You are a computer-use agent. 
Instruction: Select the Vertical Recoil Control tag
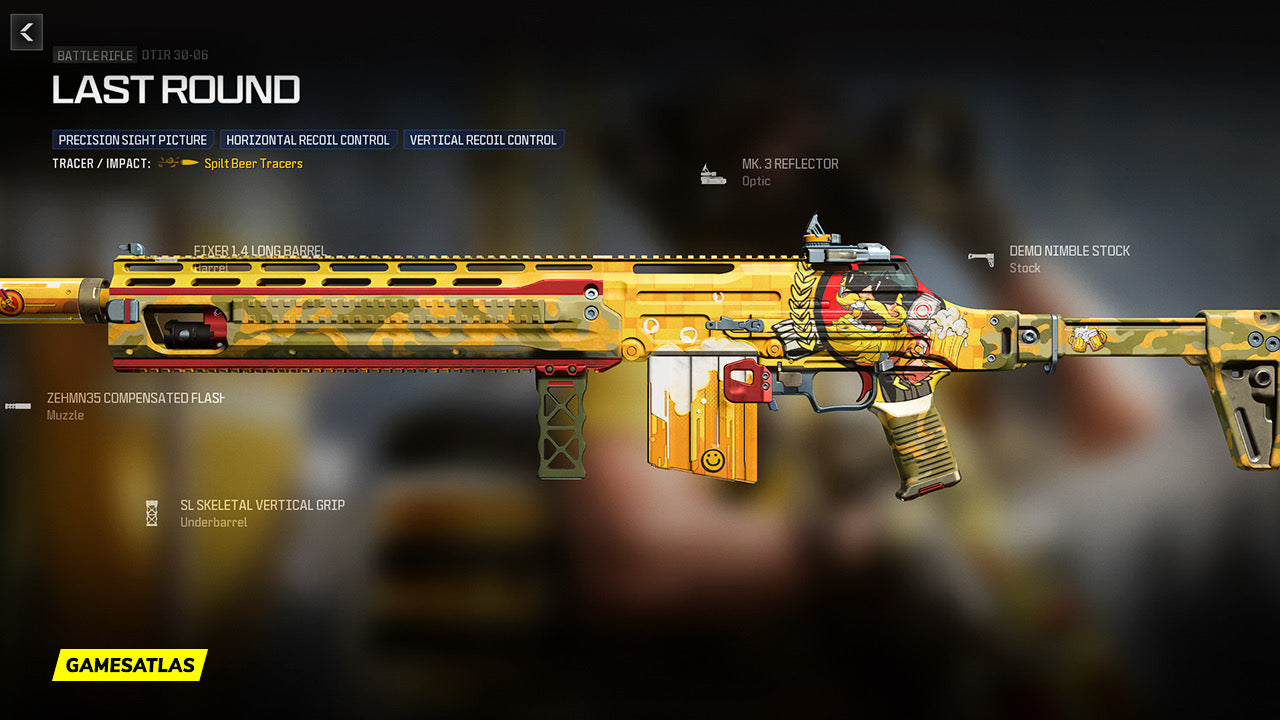(483, 140)
